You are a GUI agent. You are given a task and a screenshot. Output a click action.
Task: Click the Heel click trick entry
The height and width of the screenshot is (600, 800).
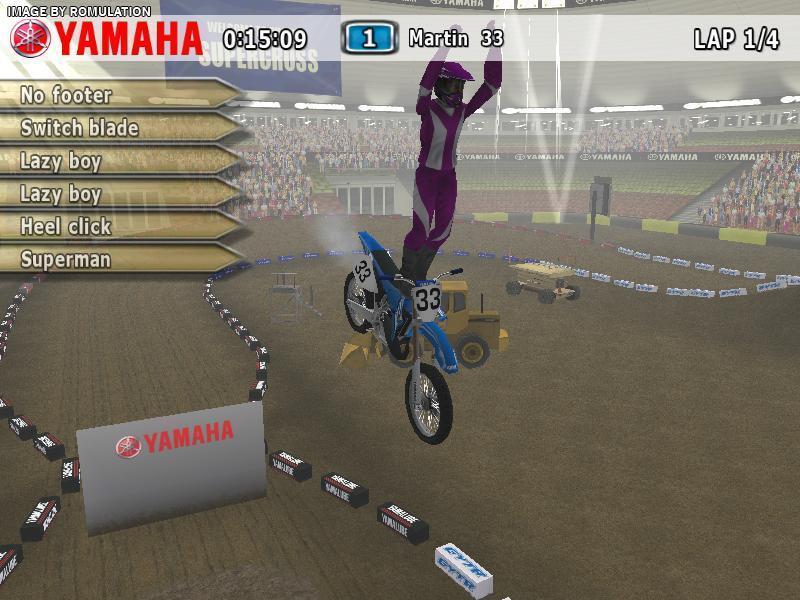pyautogui.click(x=66, y=226)
